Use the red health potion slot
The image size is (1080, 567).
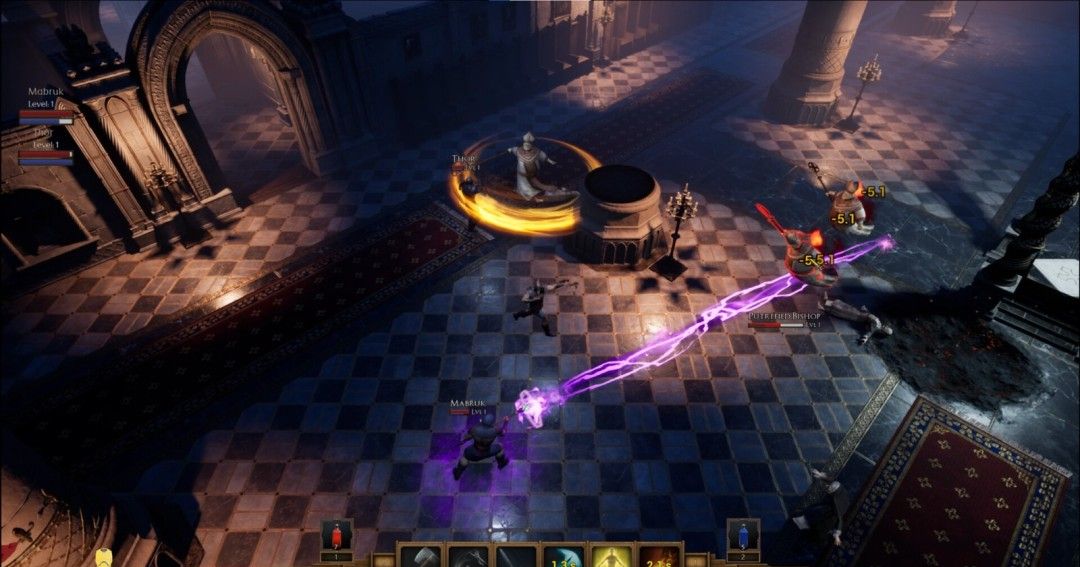[x=336, y=536]
